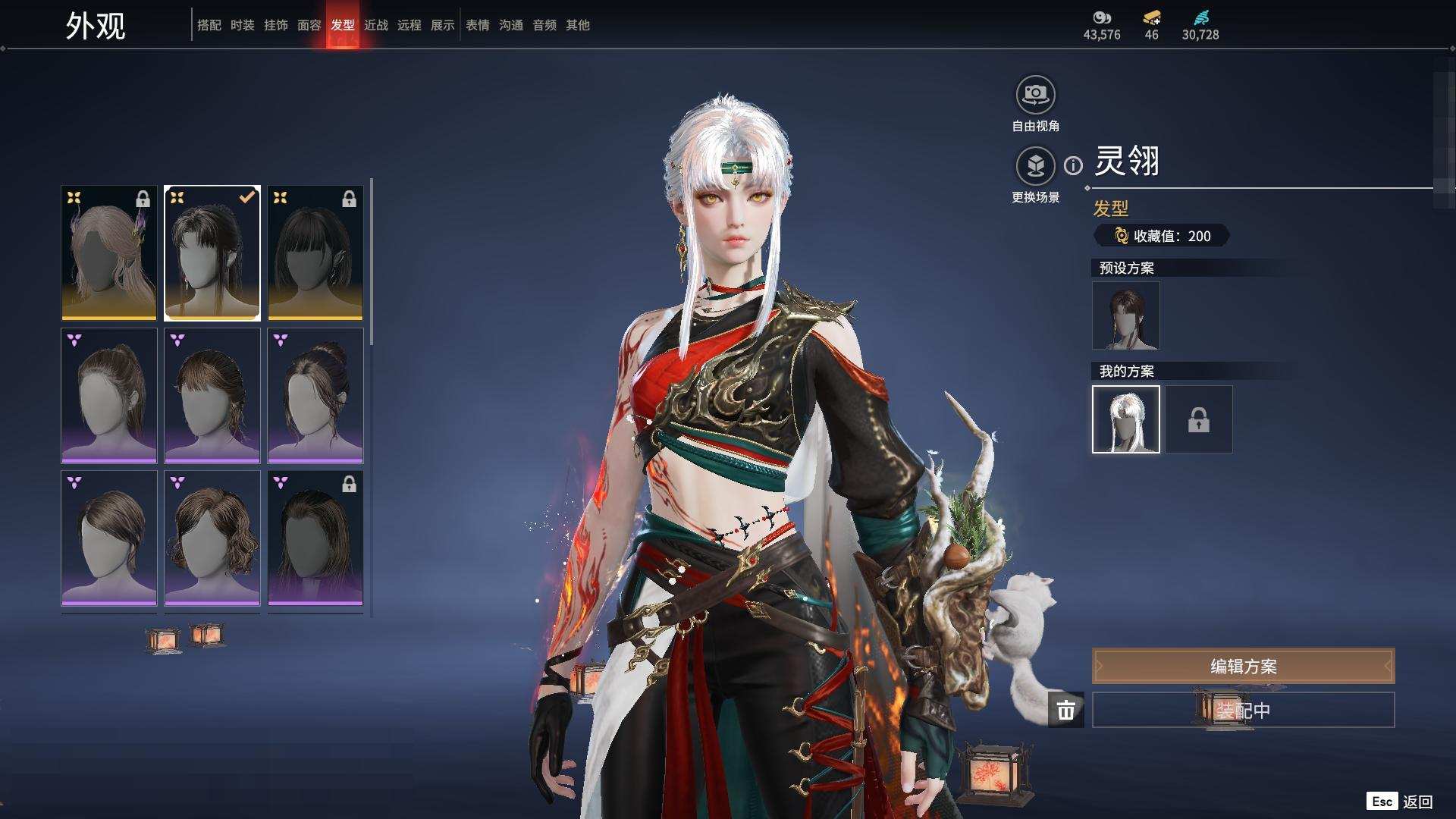The height and width of the screenshot is (819, 1456).
Task: Choose the locked black bob with bangs hairstyle
Action: pos(315,253)
